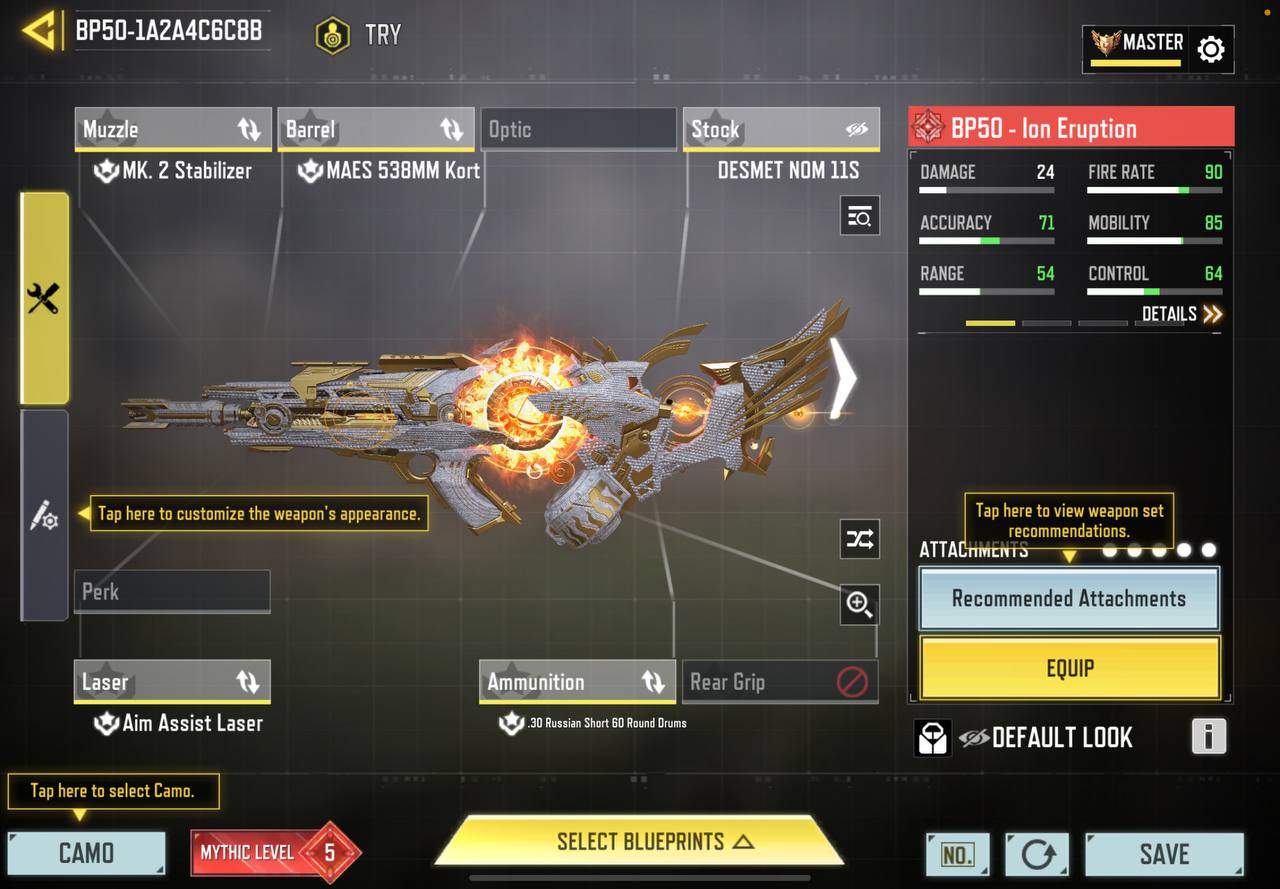Select the empty Optic slot
Screen dimensions: 1280x889
click(x=578, y=129)
